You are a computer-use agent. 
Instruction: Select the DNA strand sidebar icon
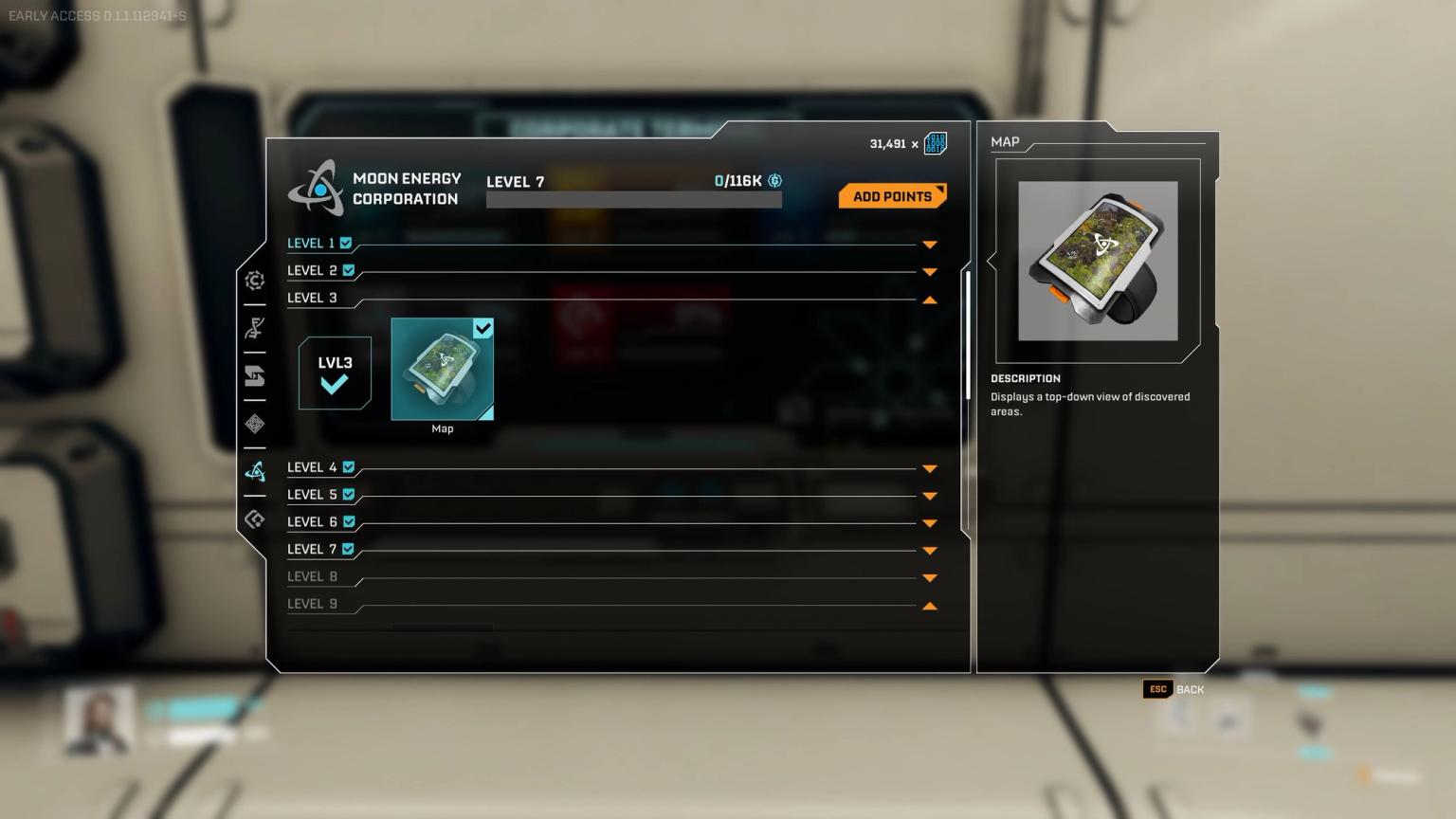[x=254, y=328]
